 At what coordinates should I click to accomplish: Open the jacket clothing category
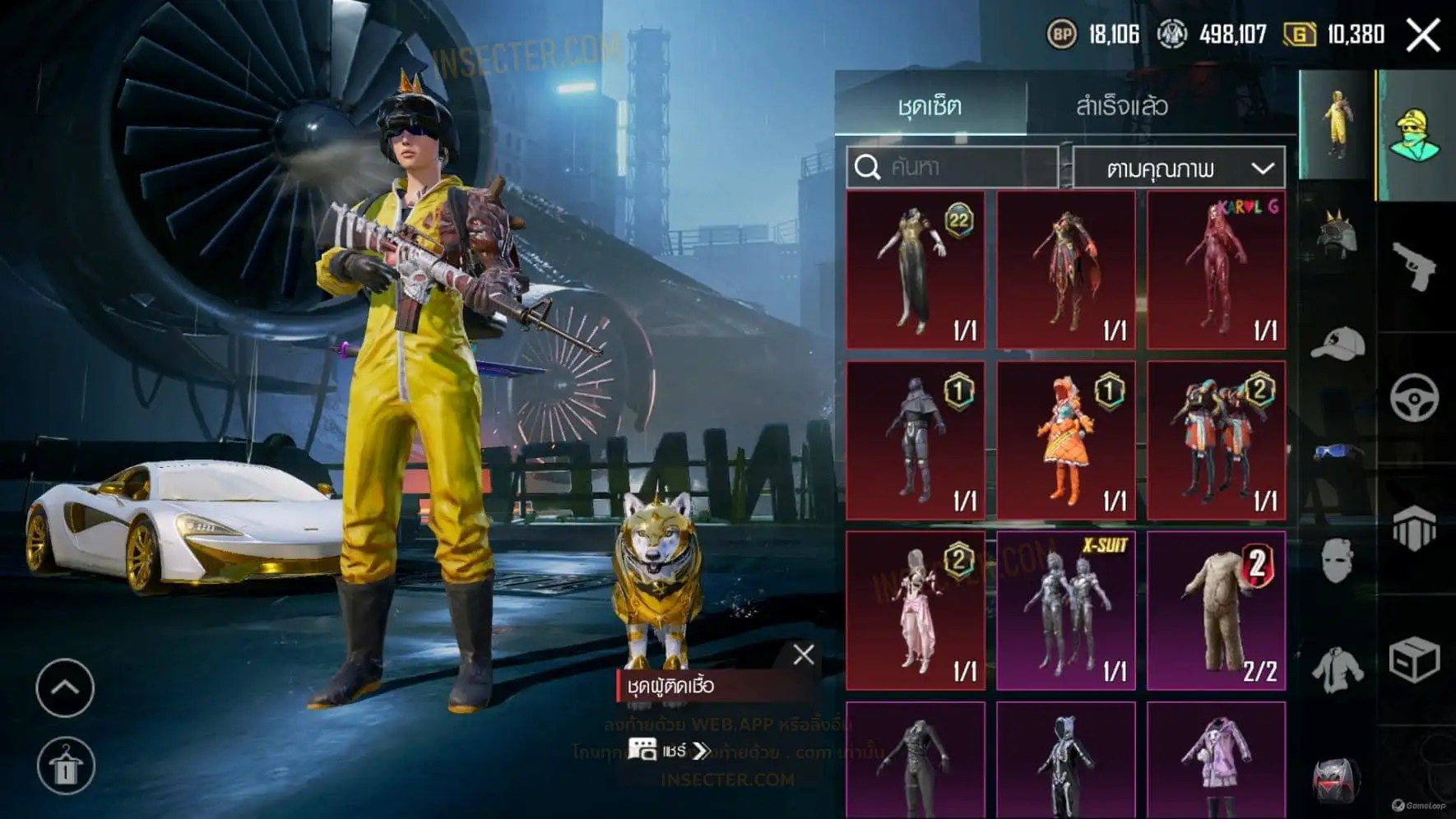tap(1337, 669)
